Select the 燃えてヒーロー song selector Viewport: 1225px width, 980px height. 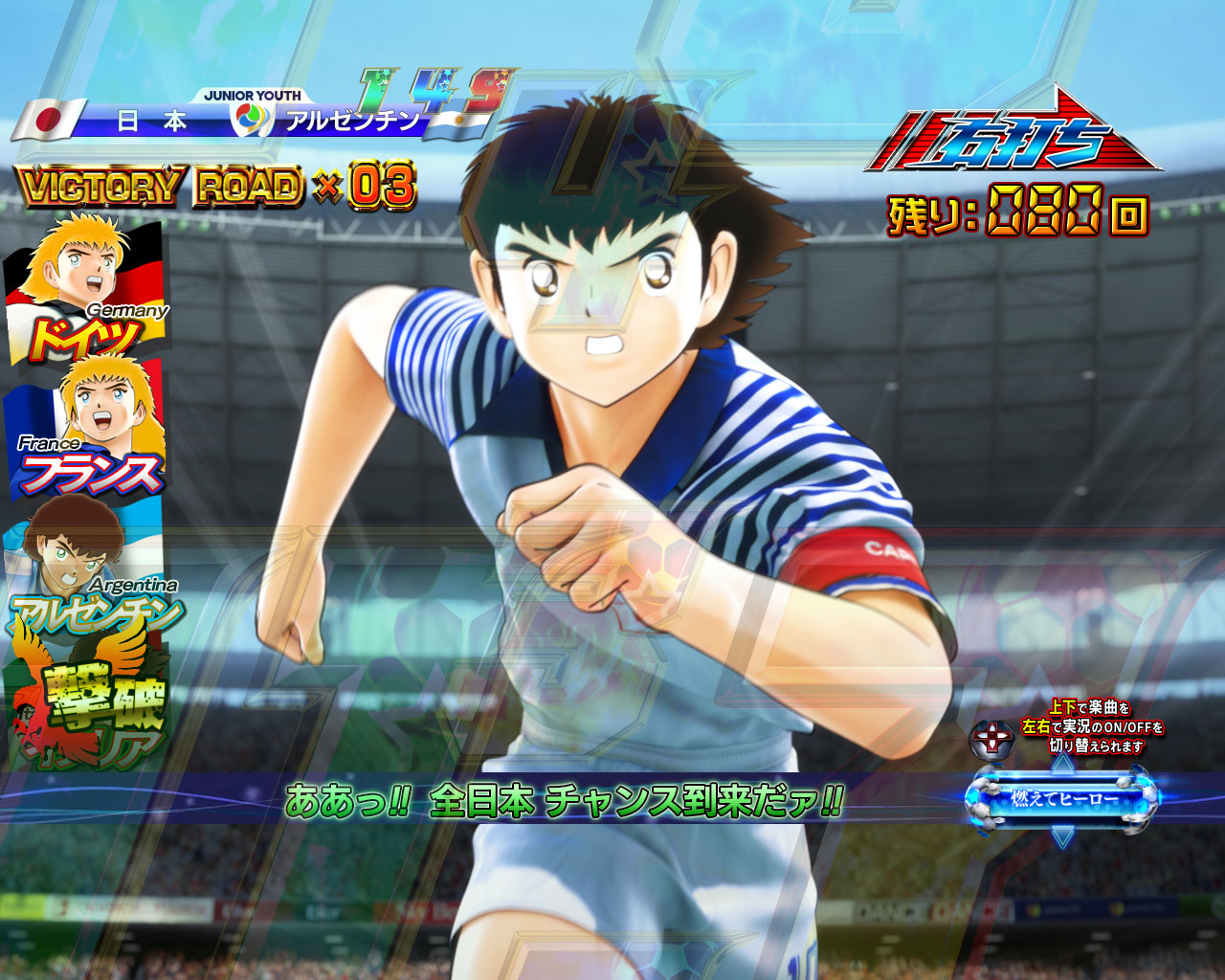(1062, 797)
